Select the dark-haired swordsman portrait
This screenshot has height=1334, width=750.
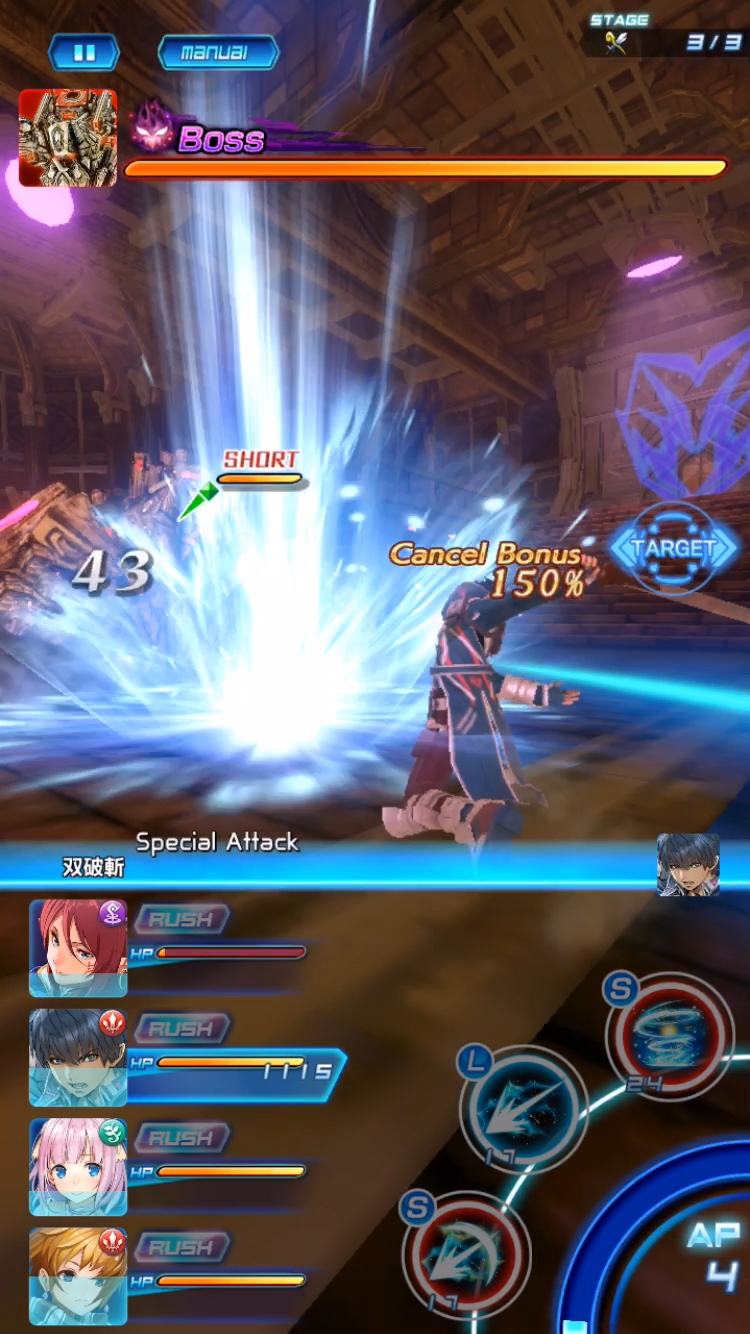(78, 1057)
